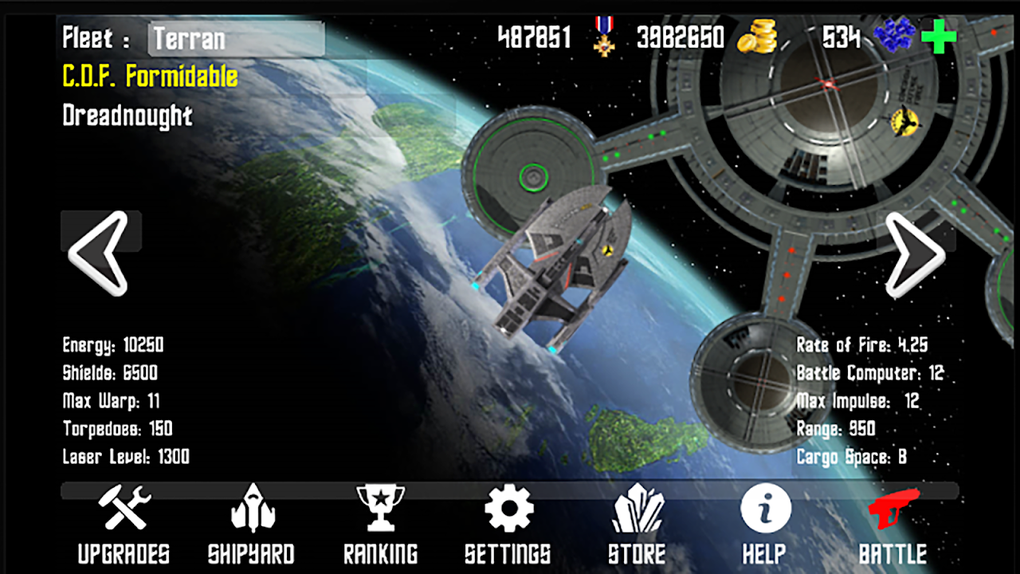Select the previous ship with left arrow
This screenshot has width=1020, height=574.
tap(98, 253)
